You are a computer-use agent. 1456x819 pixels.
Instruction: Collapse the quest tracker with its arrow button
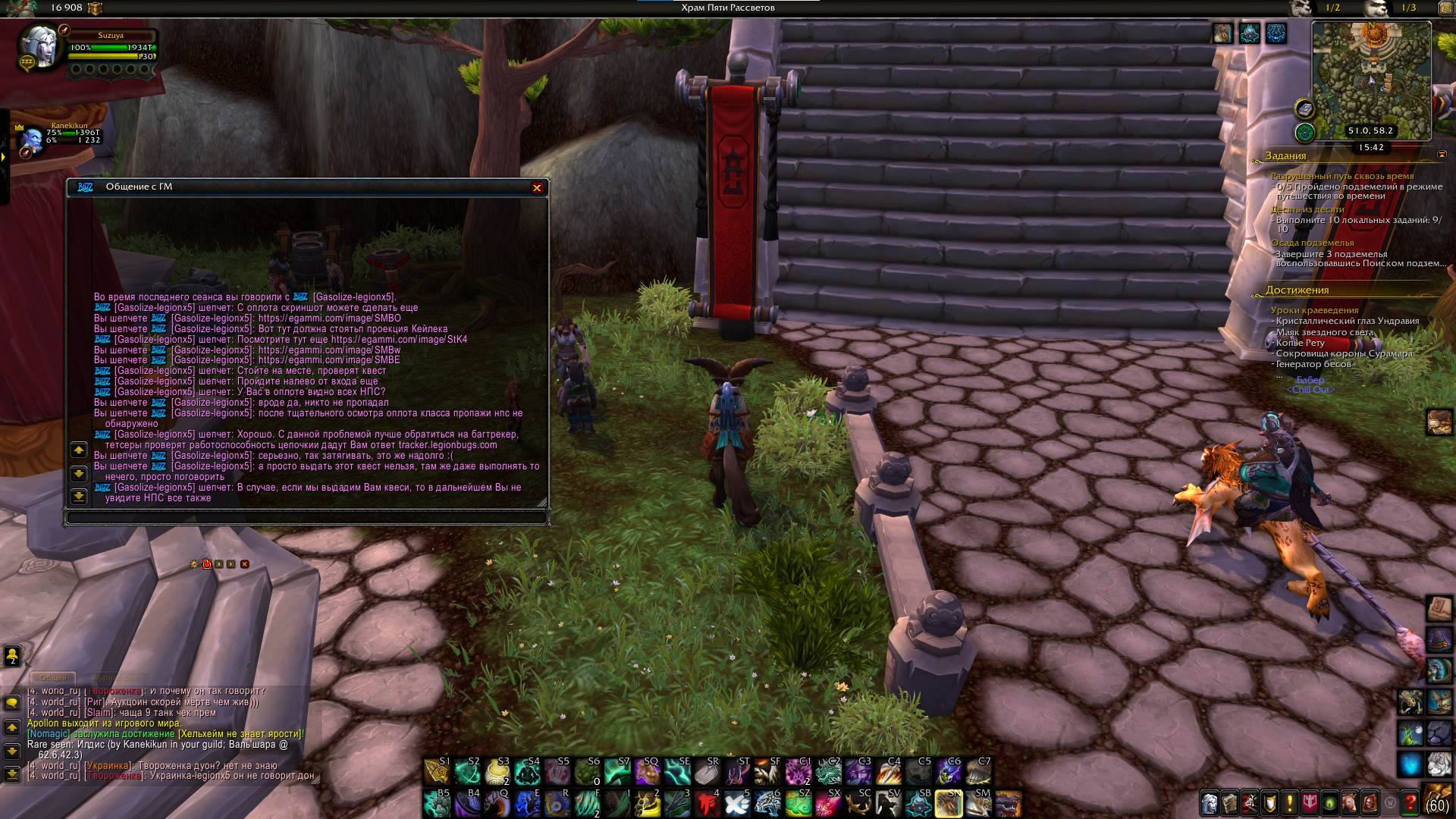coord(1442,155)
